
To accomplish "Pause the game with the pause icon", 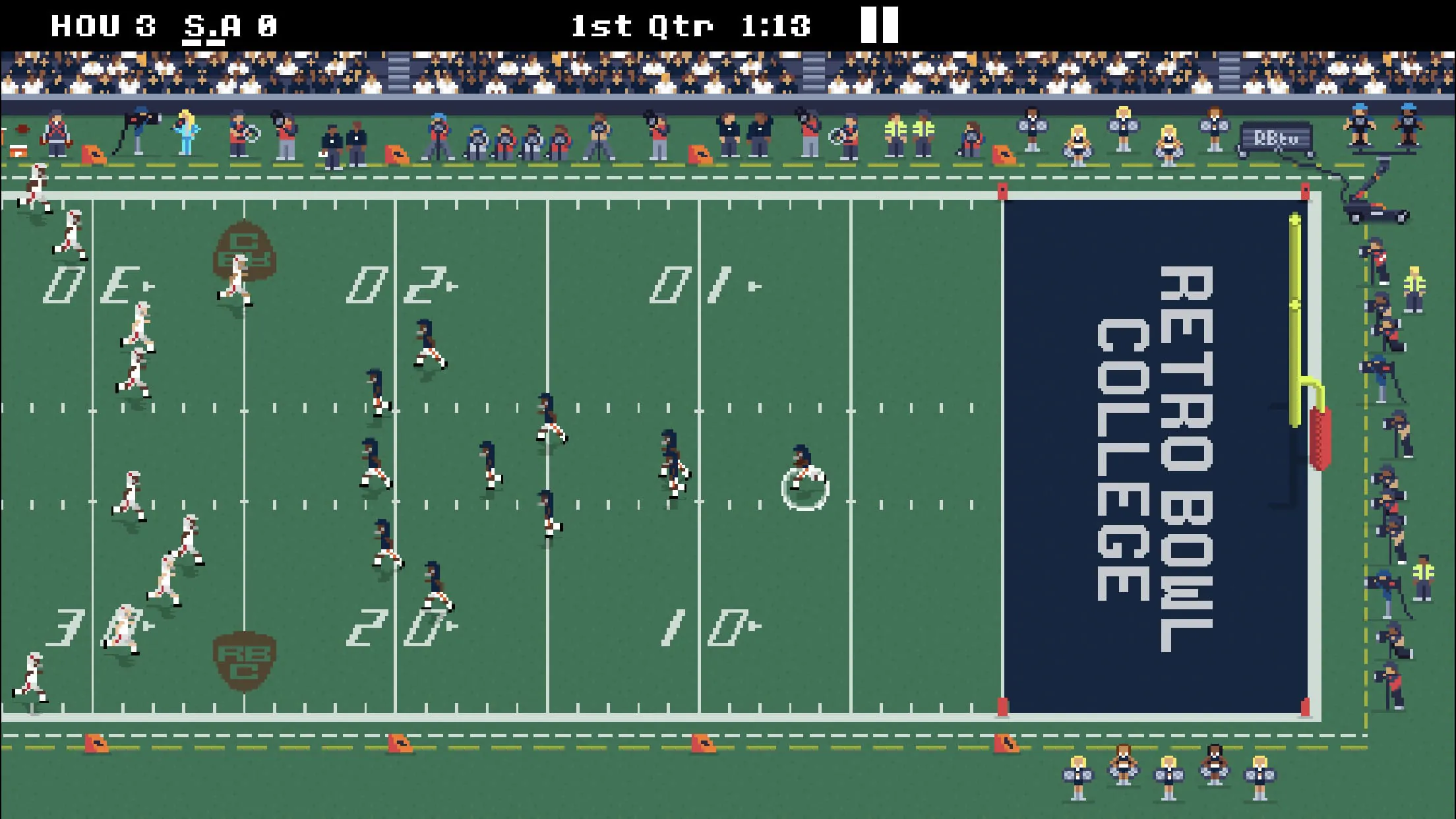I will [x=880, y=24].
